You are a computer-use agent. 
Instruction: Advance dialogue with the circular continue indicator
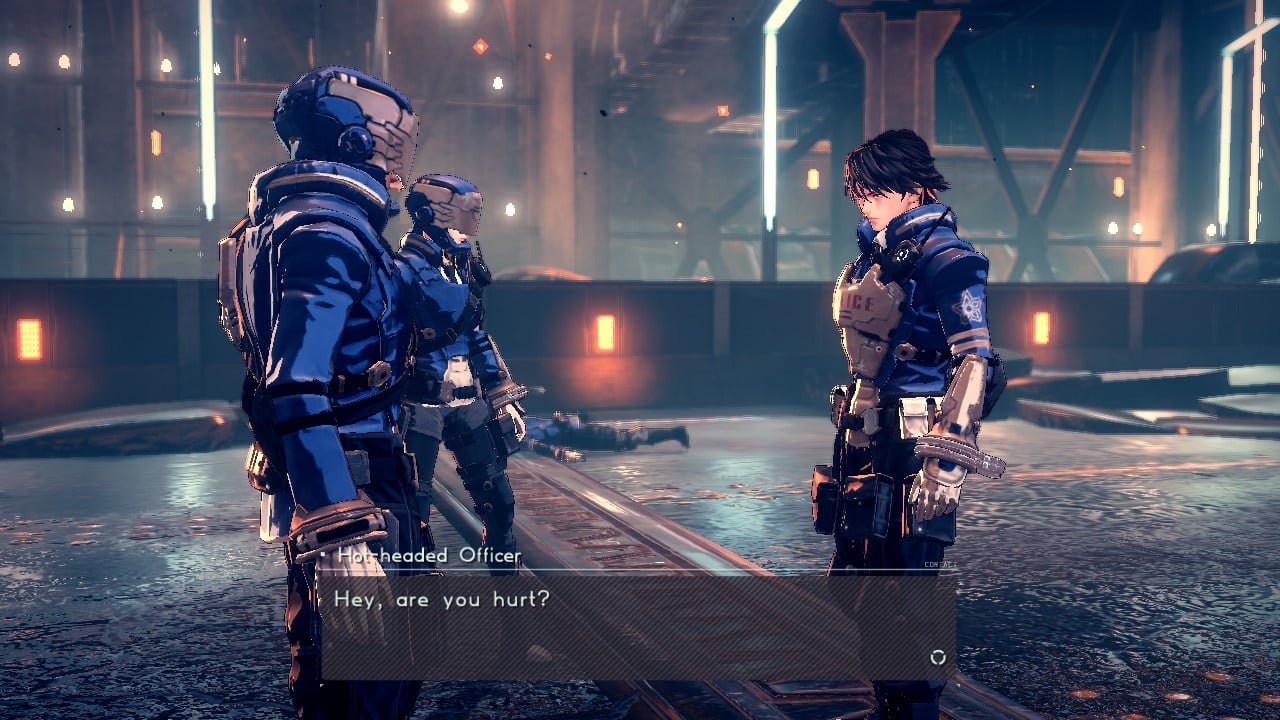point(937,657)
